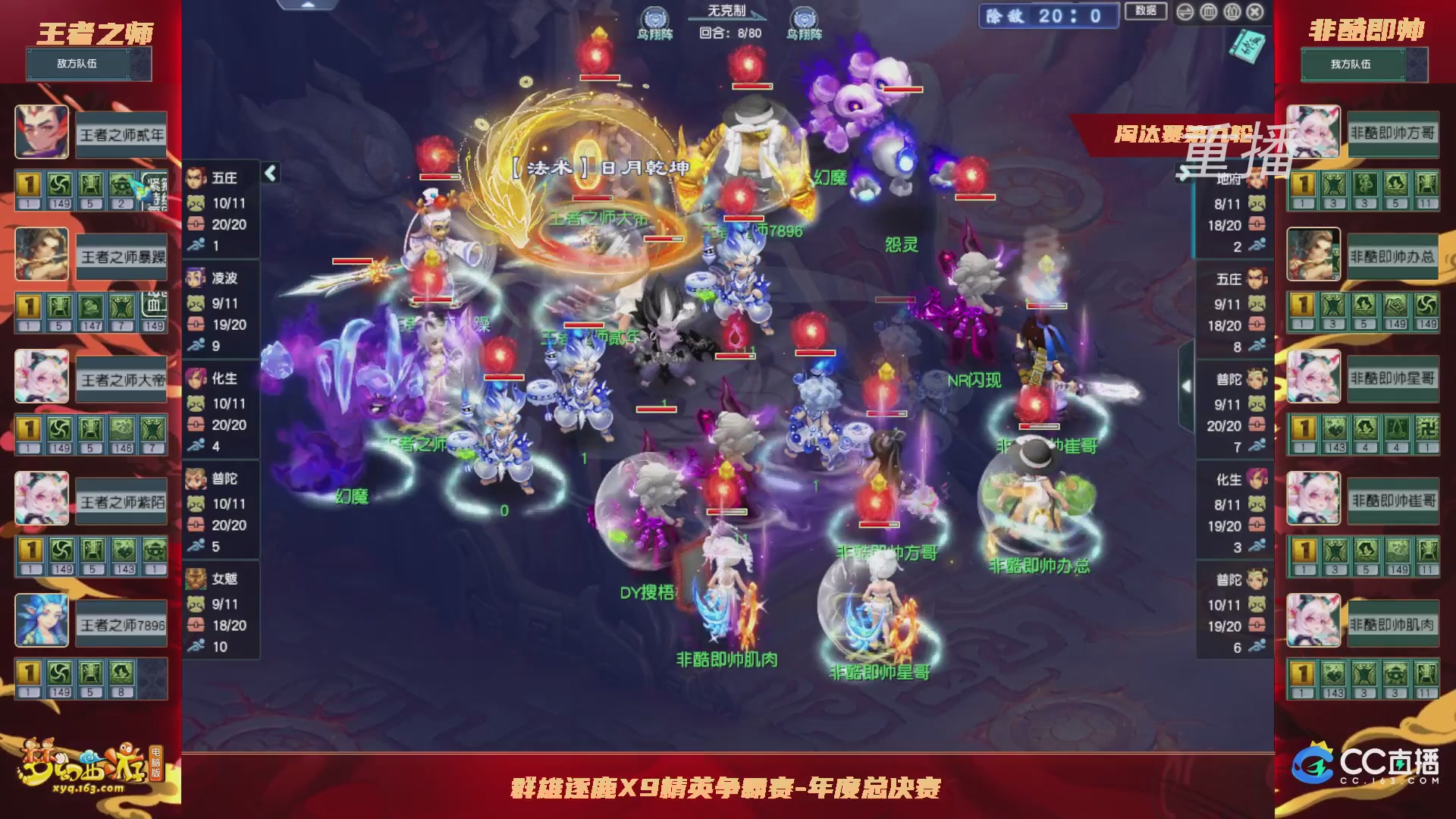Screen dimensions: 1456x819
Task: Click the chest icon beside 五庄's 20/20 value
Action: pyautogui.click(x=196, y=224)
